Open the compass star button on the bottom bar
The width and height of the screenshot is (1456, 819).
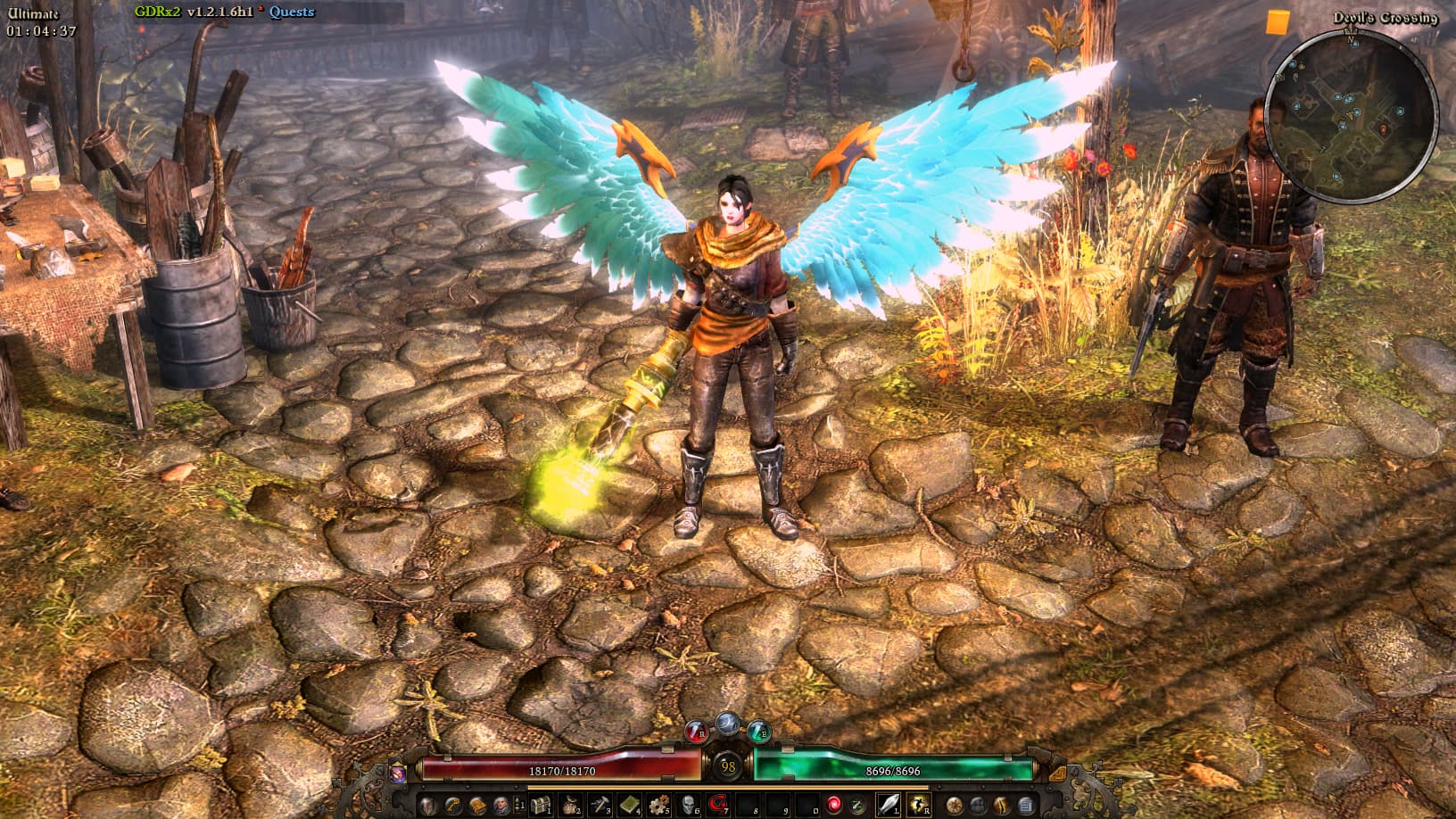pos(954,805)
